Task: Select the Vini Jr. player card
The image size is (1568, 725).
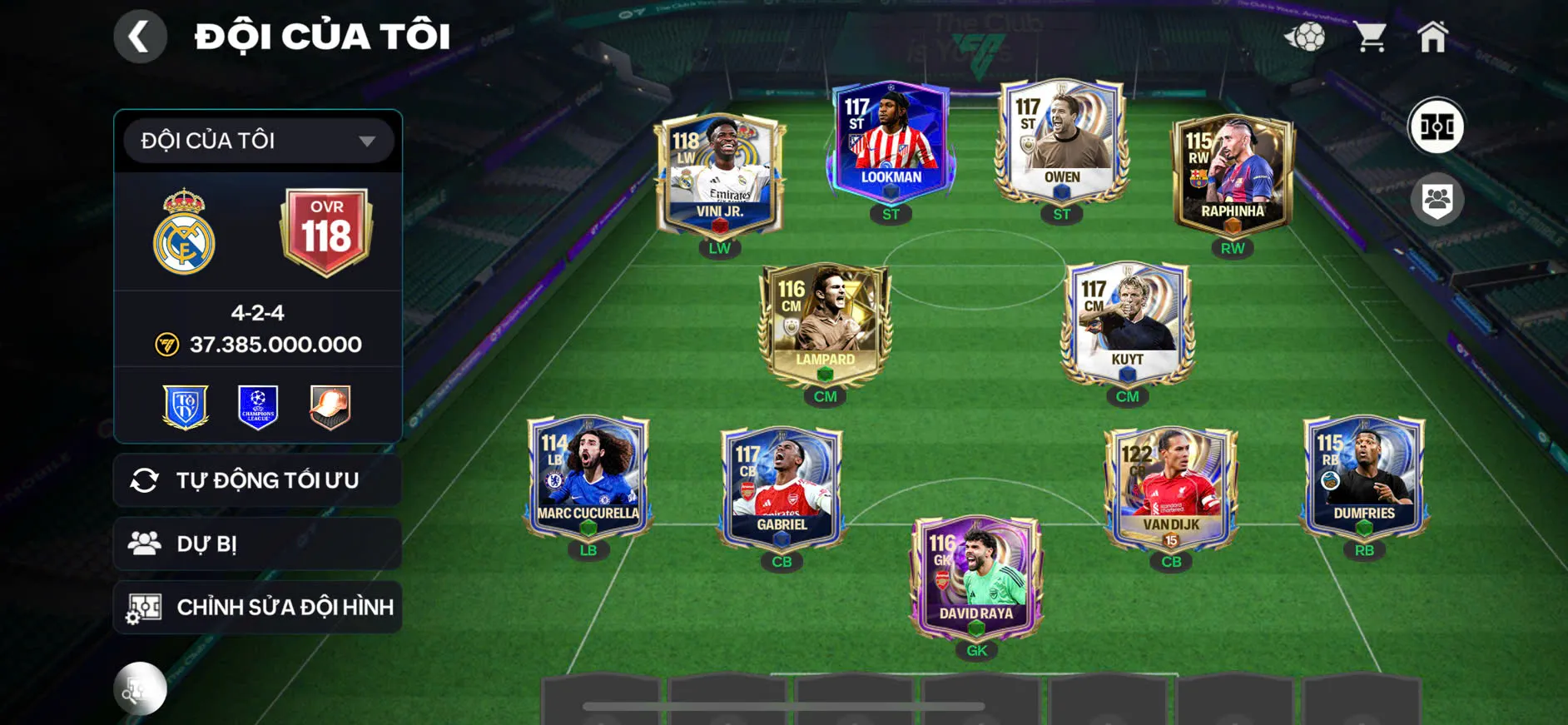Action: [718, 175]
